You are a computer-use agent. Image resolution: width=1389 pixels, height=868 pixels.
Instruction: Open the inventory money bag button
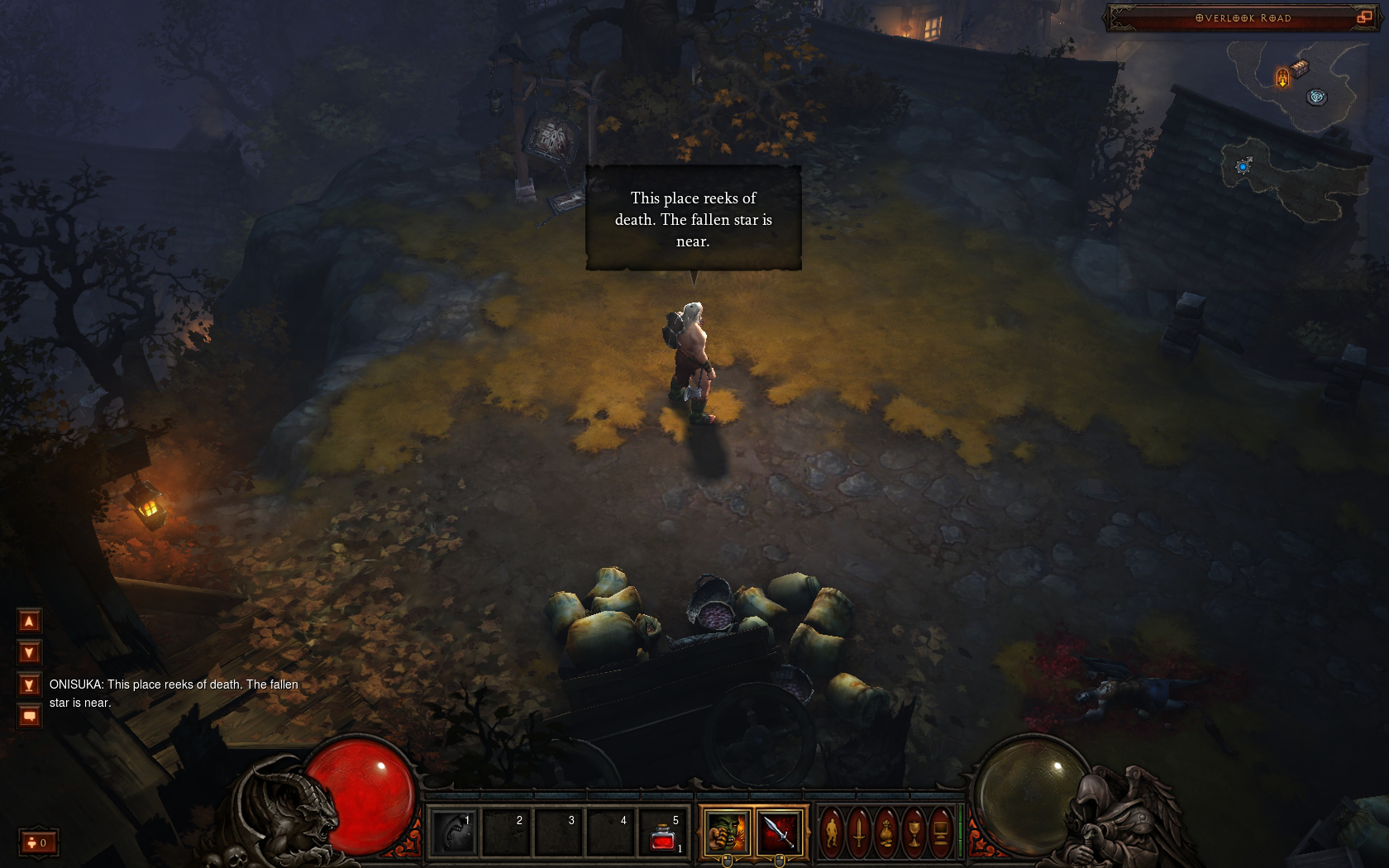[x=886, y=832]
